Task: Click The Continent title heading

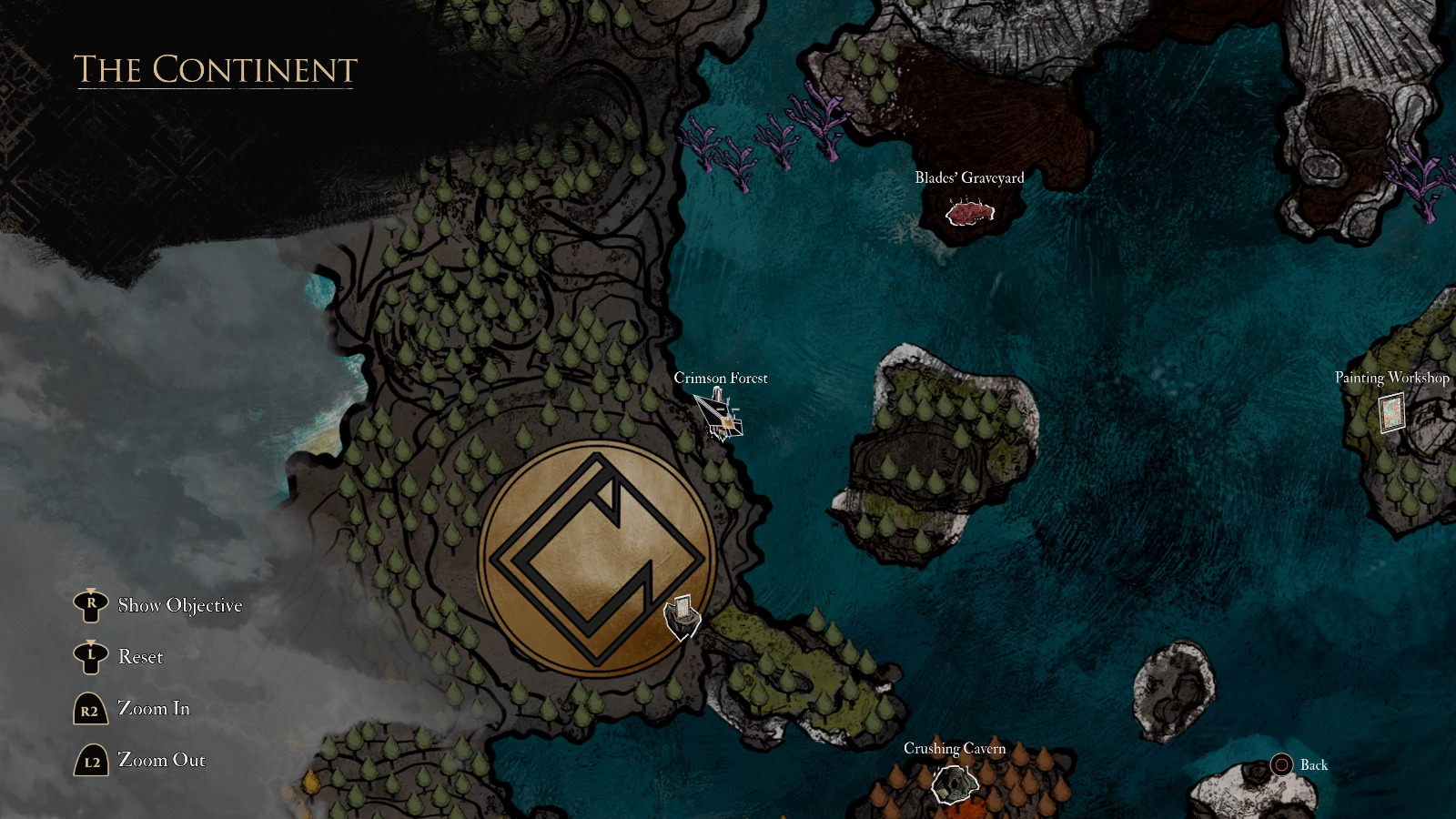Action: click(x=214, y=67)
